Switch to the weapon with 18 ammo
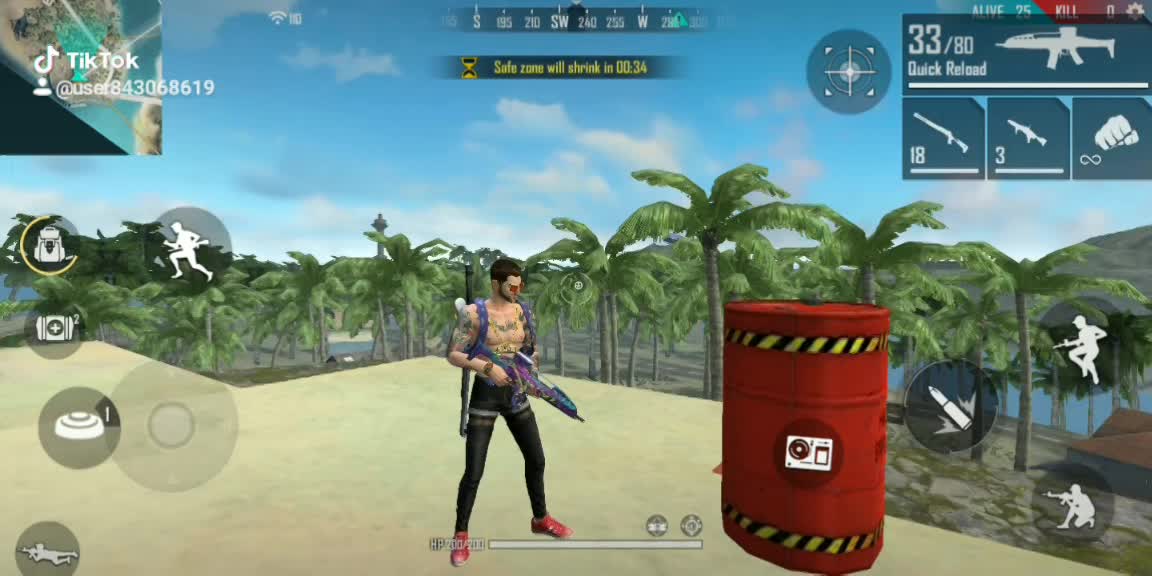The width and height of the screenshot is (1152, 576). tap(943, 138)
